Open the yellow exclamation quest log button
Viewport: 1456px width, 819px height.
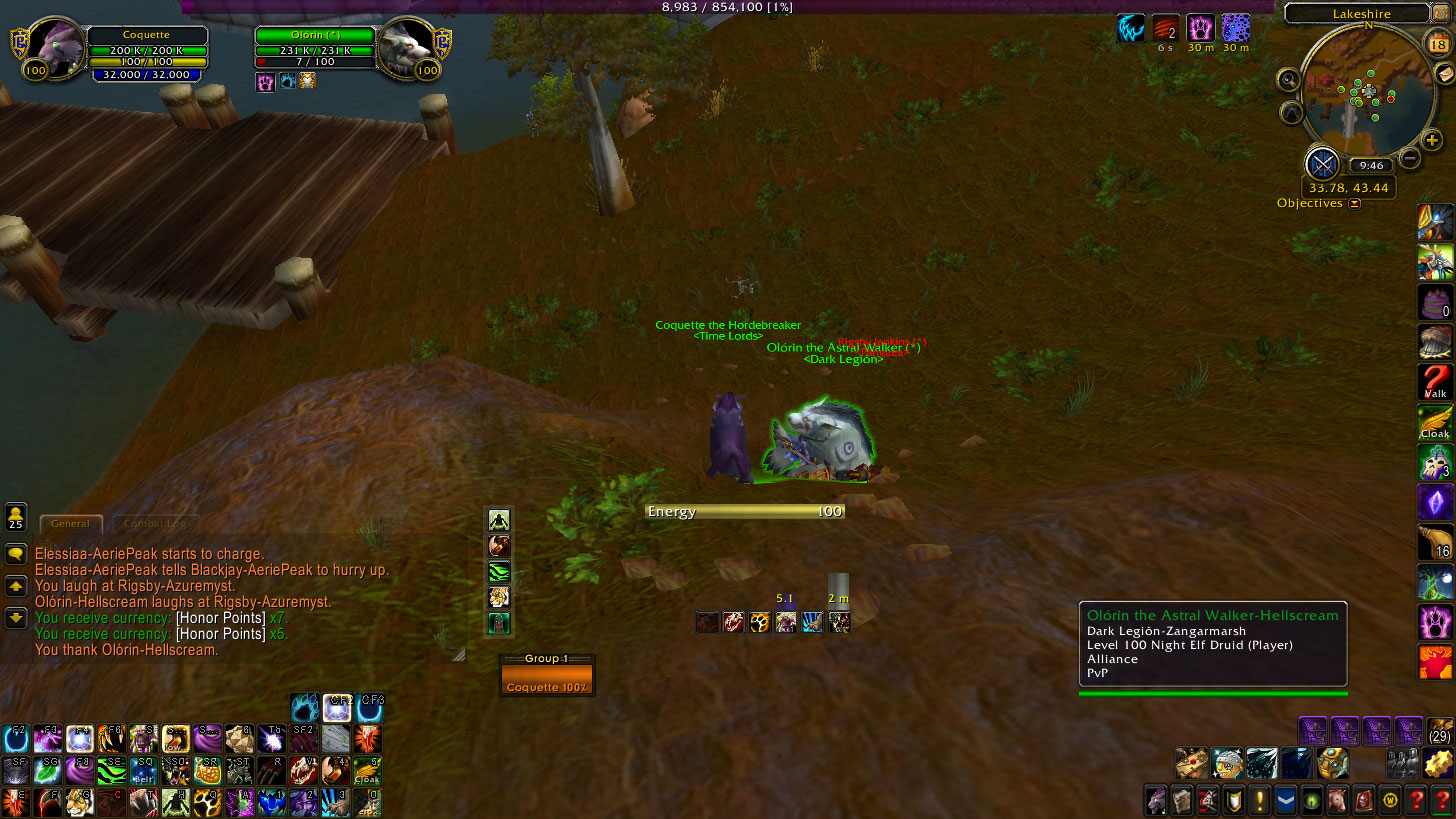pos(1259,800)
